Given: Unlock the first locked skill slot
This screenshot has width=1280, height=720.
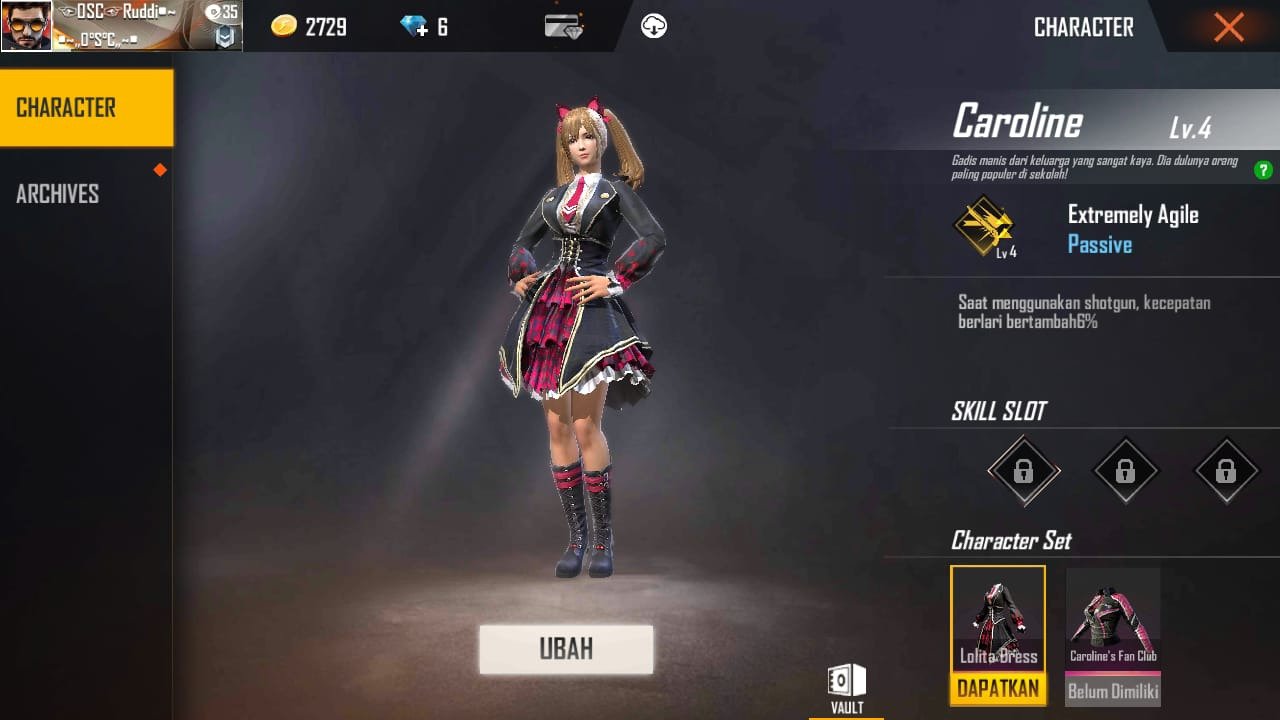Looking at the screenshot, I should [x=1022, y=470].
